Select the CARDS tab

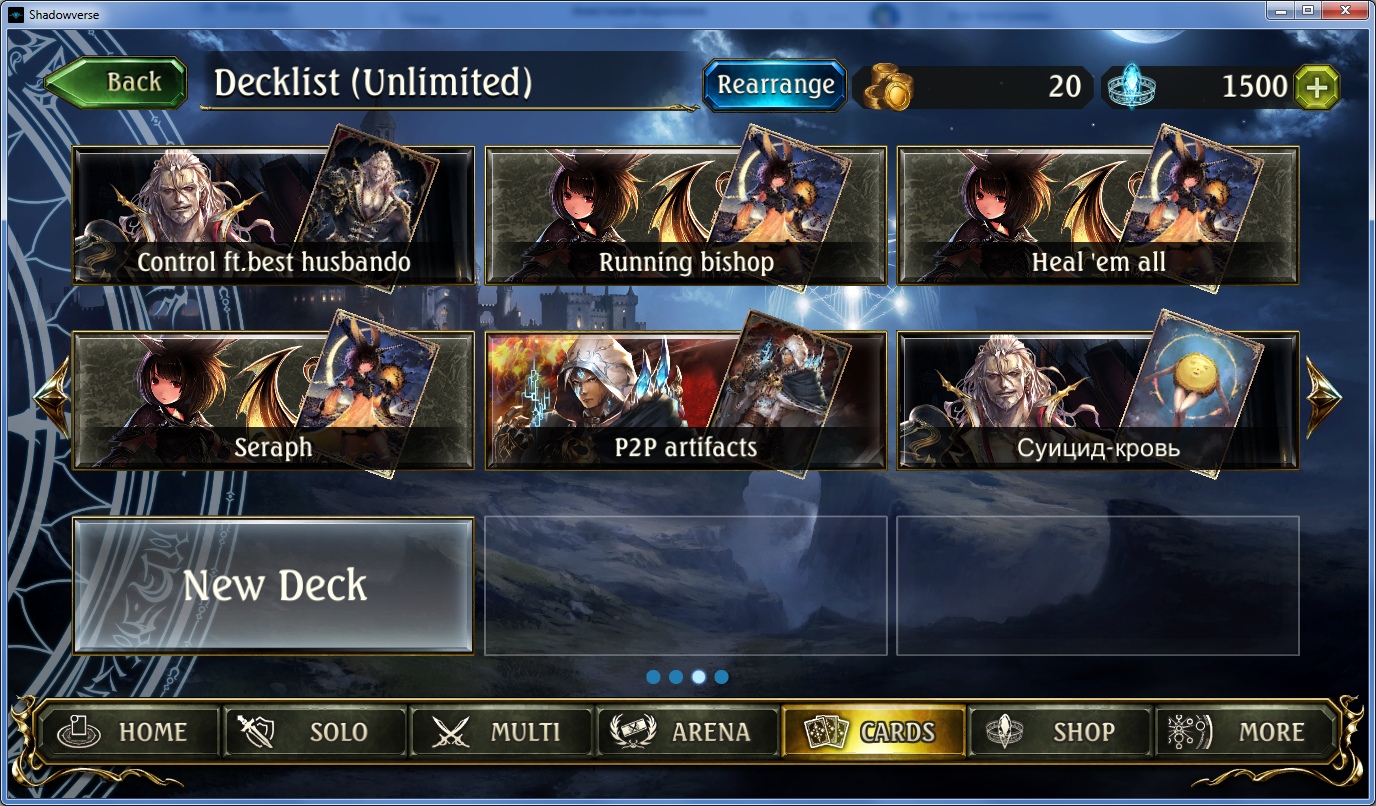[874, 732]
